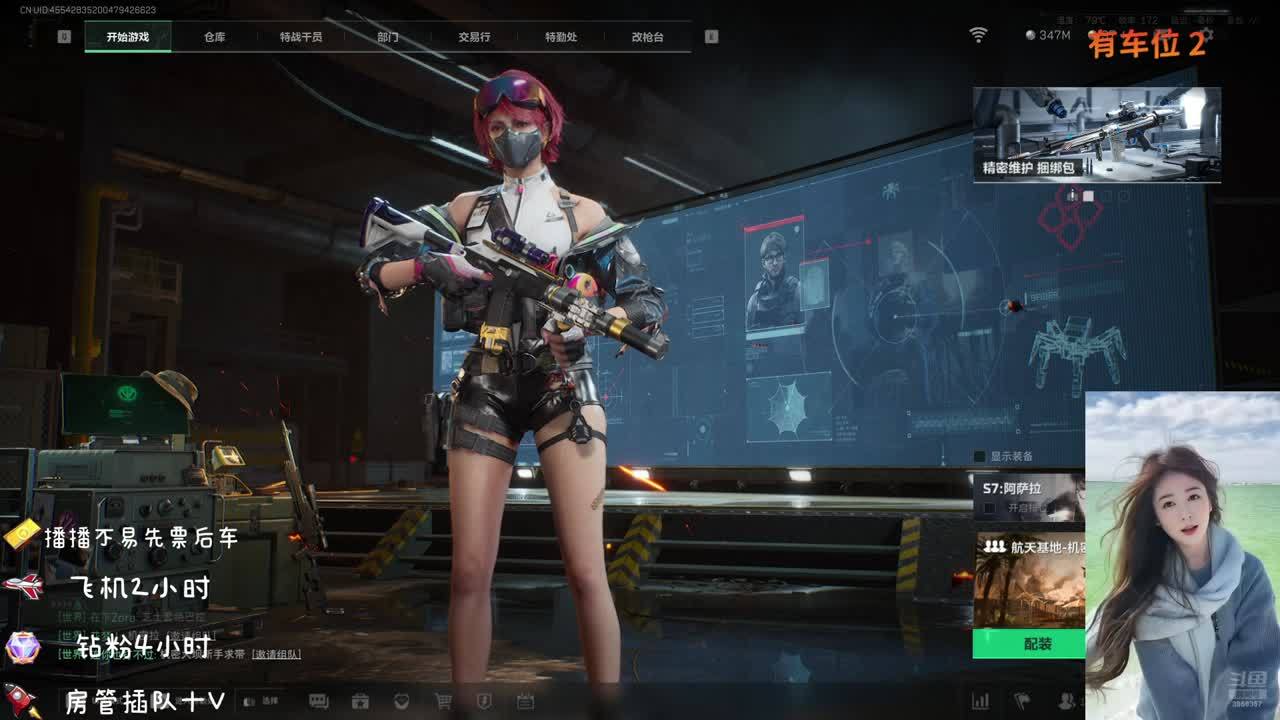Open the 仓库 warehouse tab
1280x720 pixels.
click(214, 37)
